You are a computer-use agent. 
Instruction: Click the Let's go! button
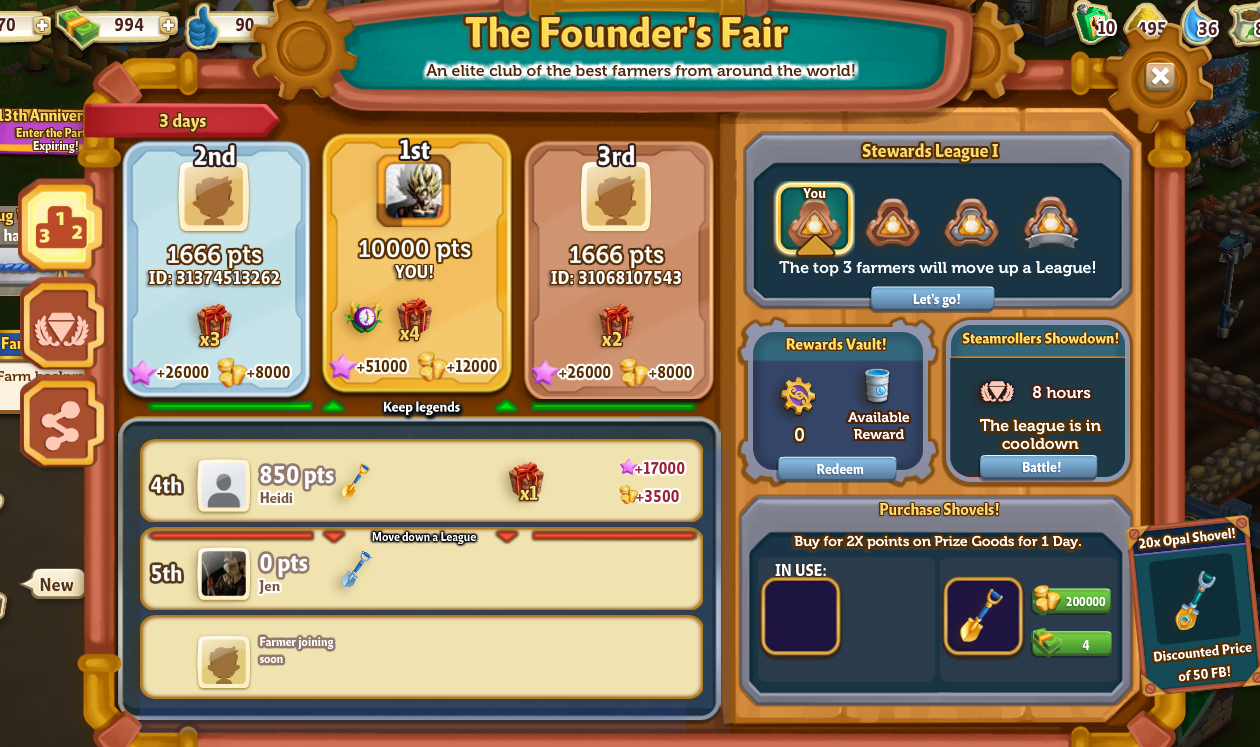click(932, 299)
